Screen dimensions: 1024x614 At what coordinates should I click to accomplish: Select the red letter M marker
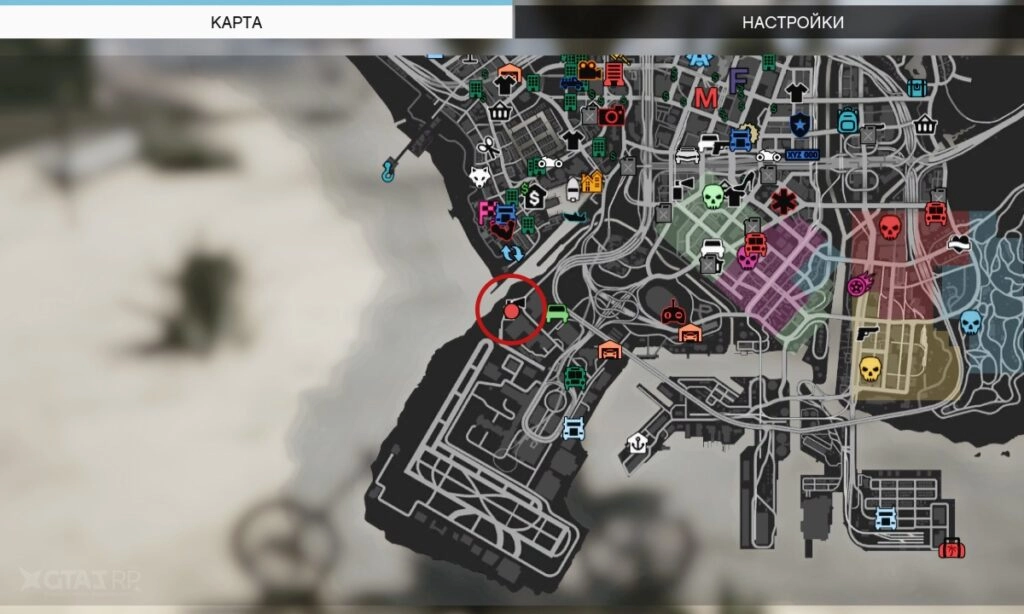pyautogui.click(x=706, y=98)
